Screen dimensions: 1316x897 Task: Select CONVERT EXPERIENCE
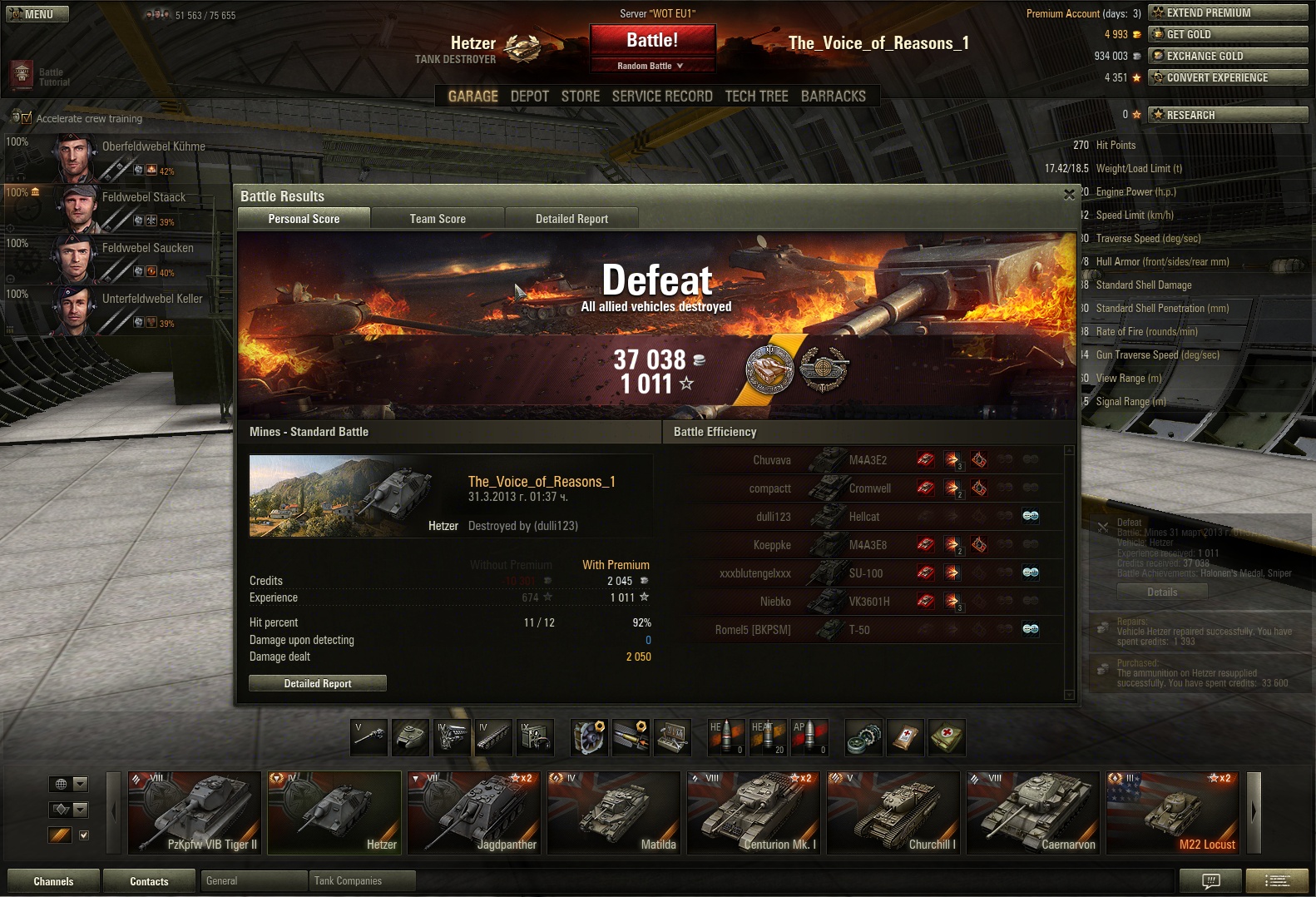pyautogui.click(x=1227, y=77)
